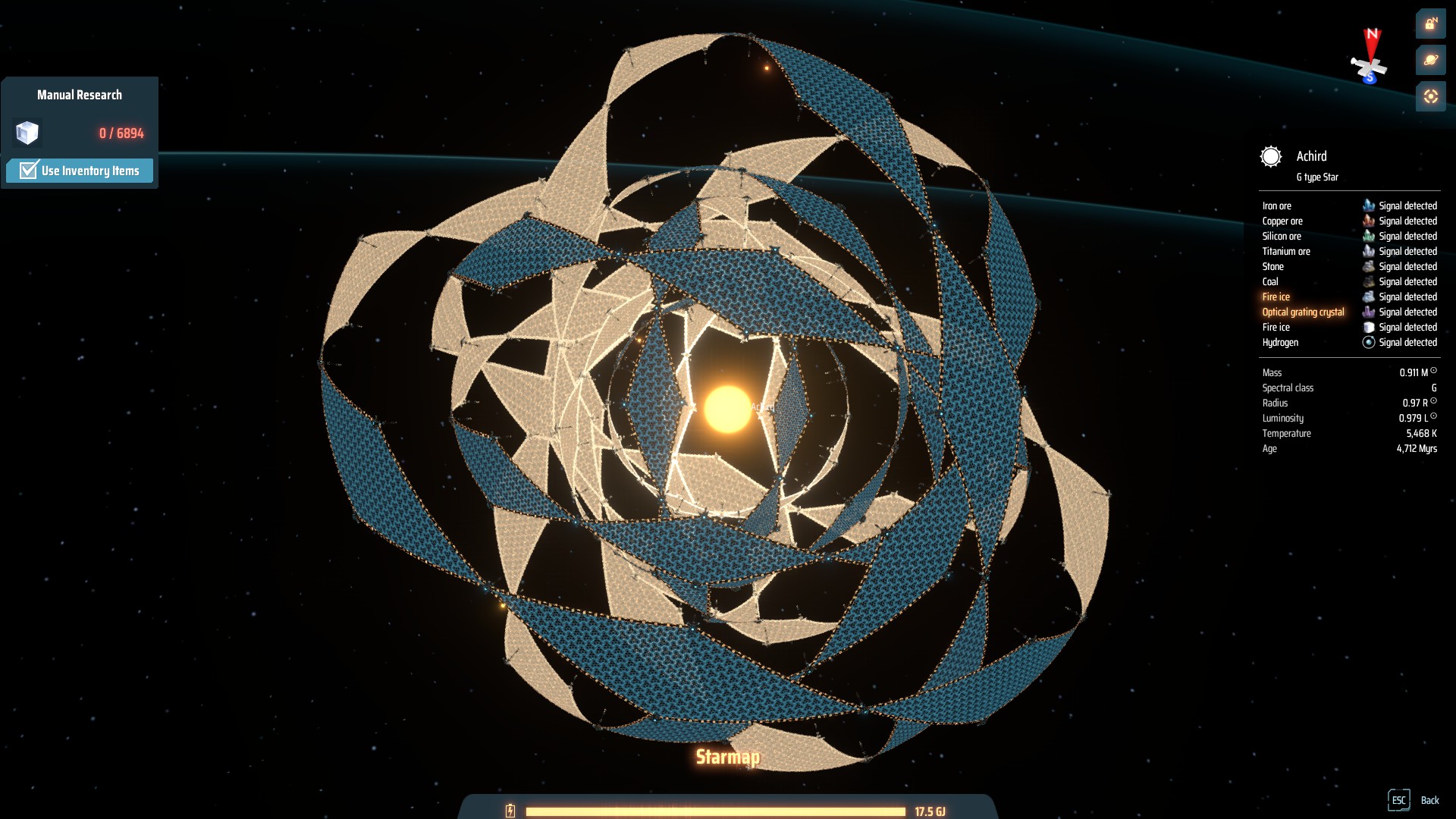Click the Starmap title label
The width and height of the screenshot is (1456, 819).
[x=728, y=758]
